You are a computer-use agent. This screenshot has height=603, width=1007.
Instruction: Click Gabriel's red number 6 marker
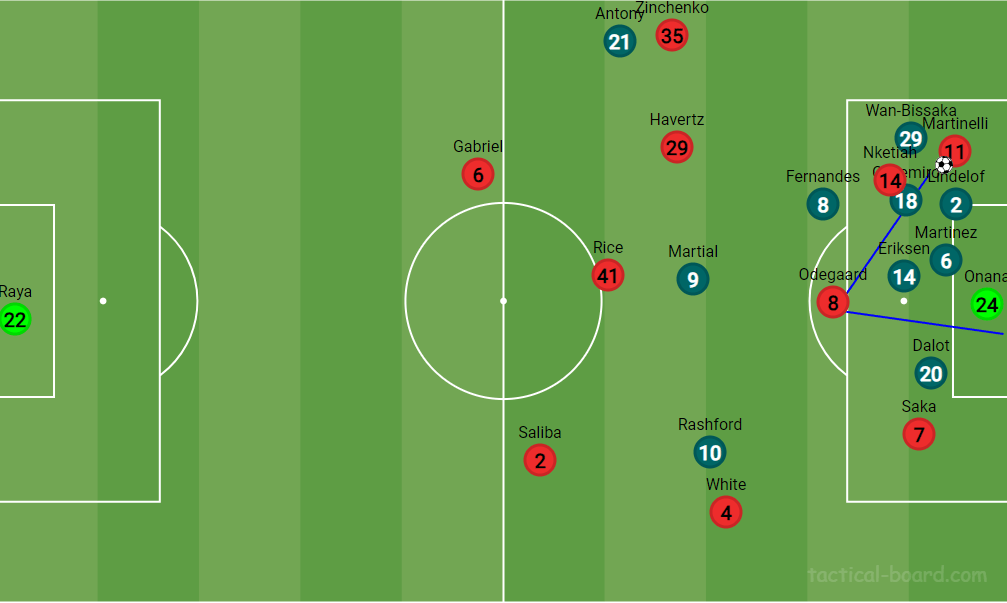pyautogui.click(x=478, y=175)
